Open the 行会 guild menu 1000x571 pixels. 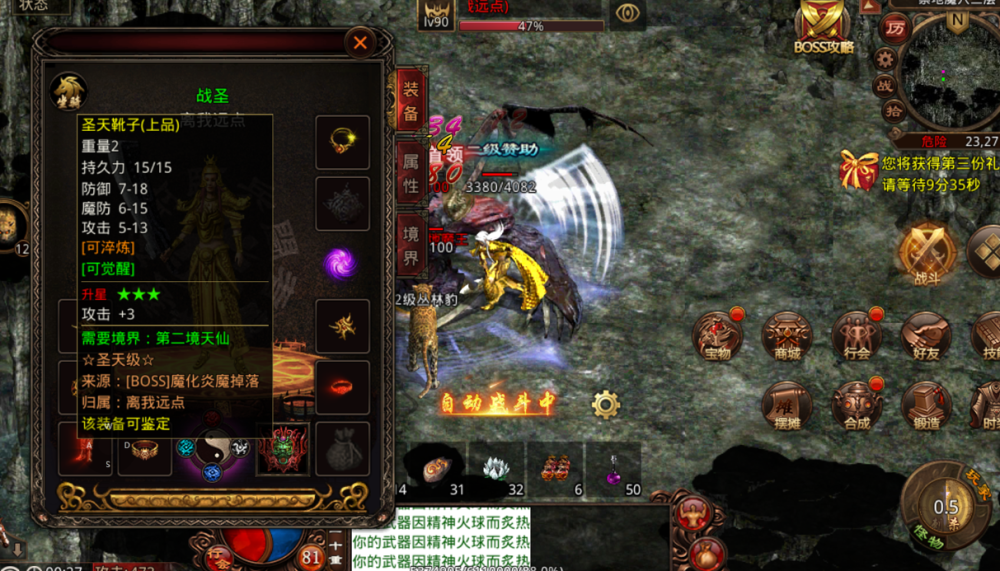tap(857, 335)
